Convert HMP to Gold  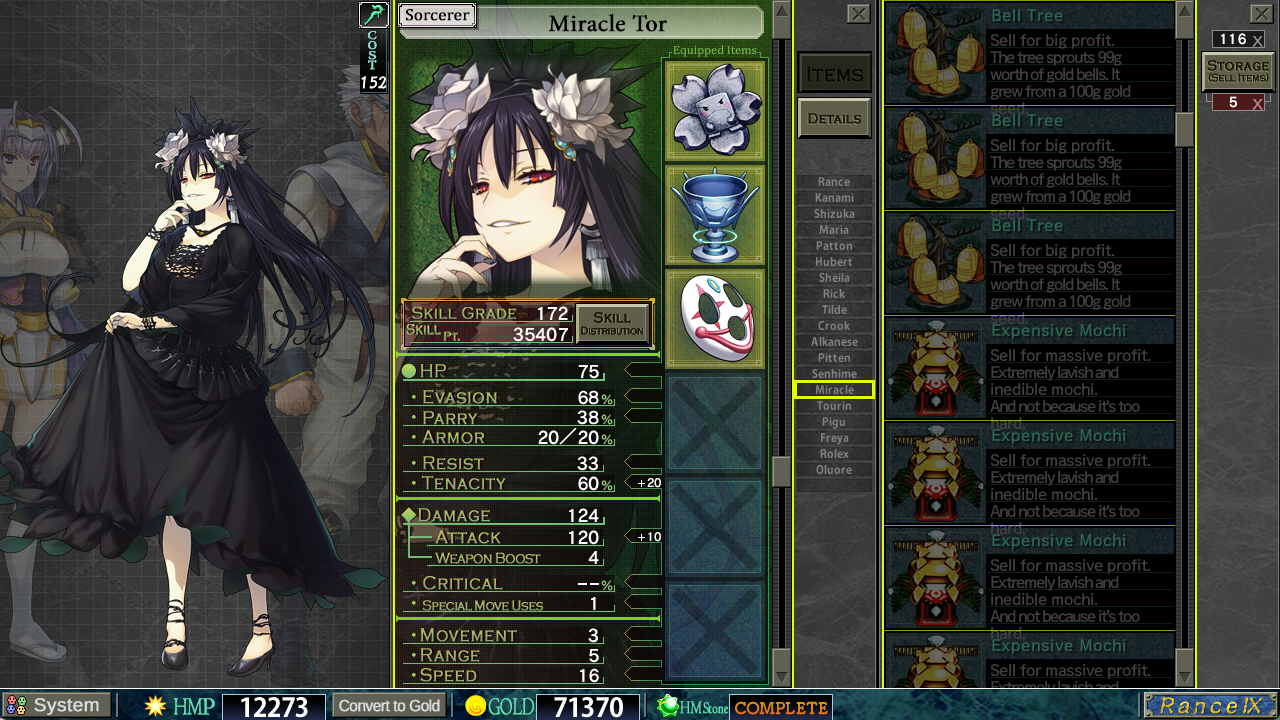[x=389, y=706]
